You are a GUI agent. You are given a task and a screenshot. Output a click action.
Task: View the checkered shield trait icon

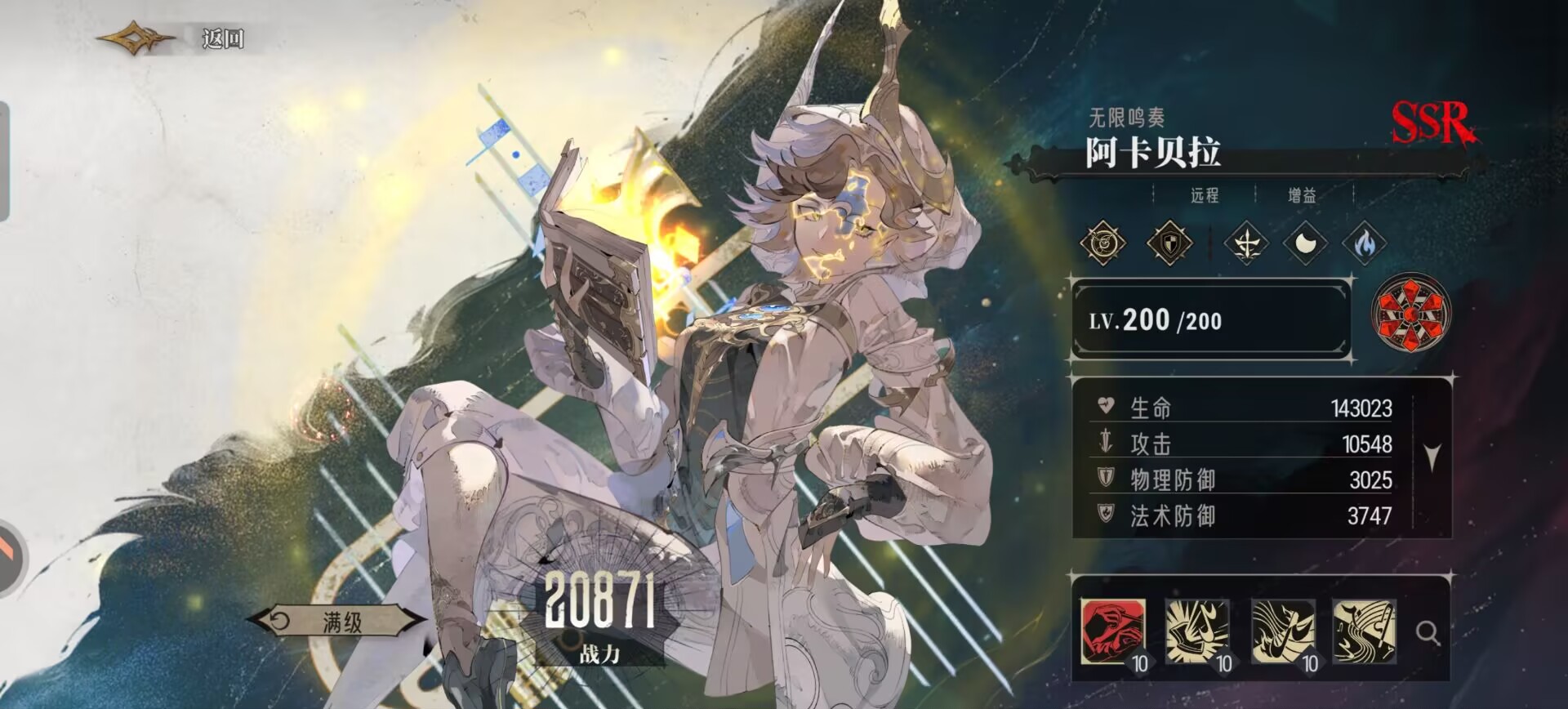[x=1169, y=243]
